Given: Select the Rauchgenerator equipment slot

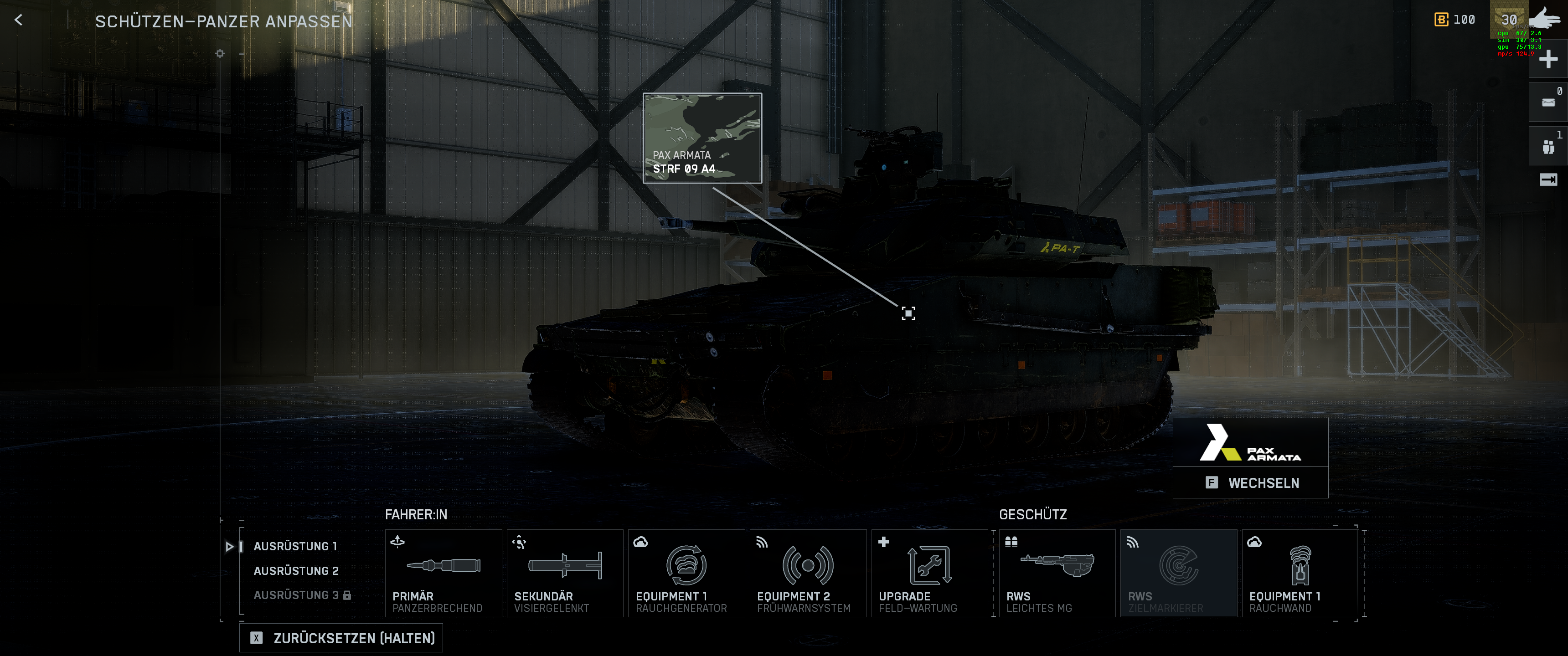Looking at the screenshot, I should (x=686, y=573).
